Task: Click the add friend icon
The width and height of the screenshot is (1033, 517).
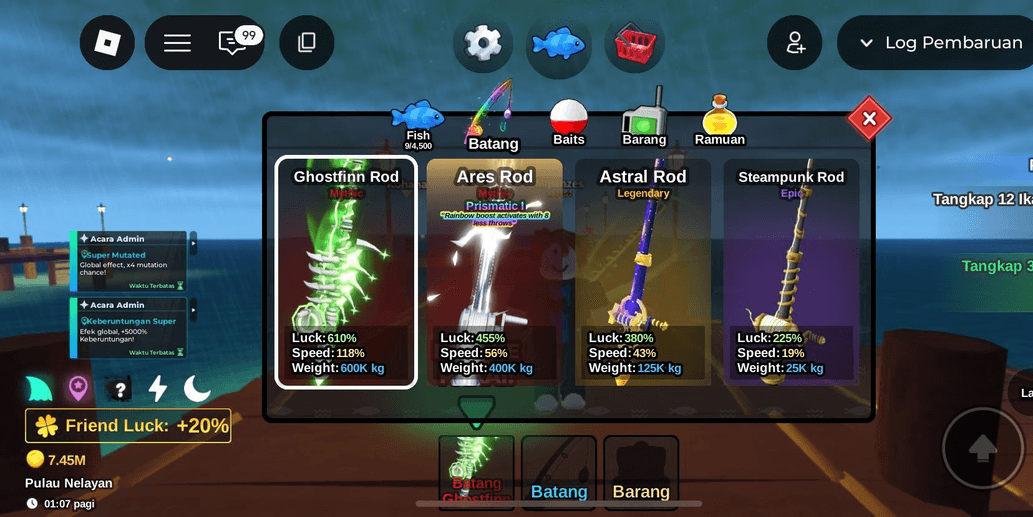Action: pyautogui.click(x=795, y=43)
